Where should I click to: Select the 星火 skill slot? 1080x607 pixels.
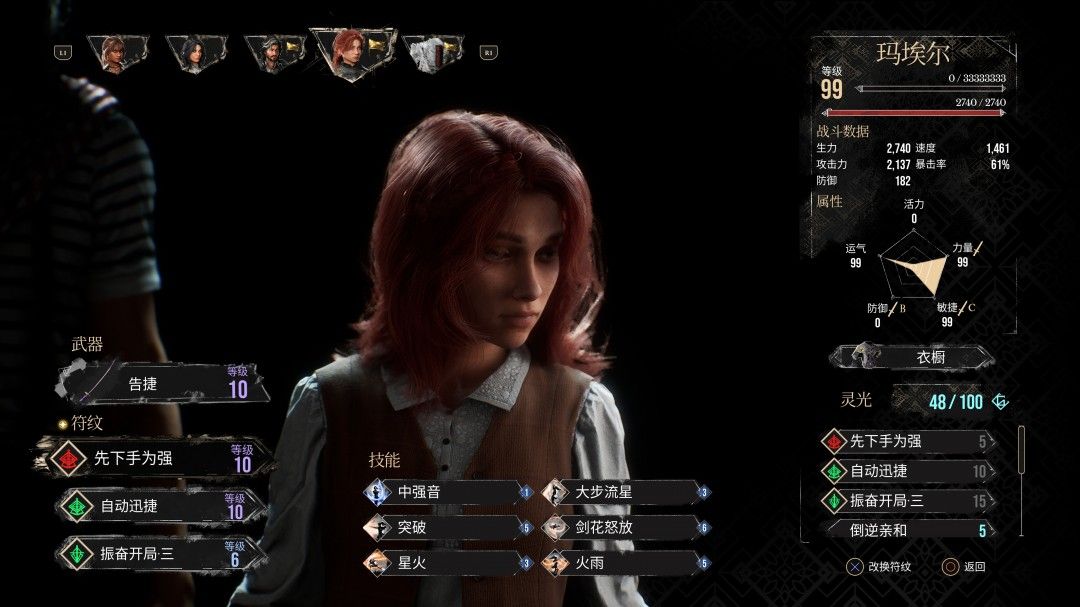click(446, 563)
